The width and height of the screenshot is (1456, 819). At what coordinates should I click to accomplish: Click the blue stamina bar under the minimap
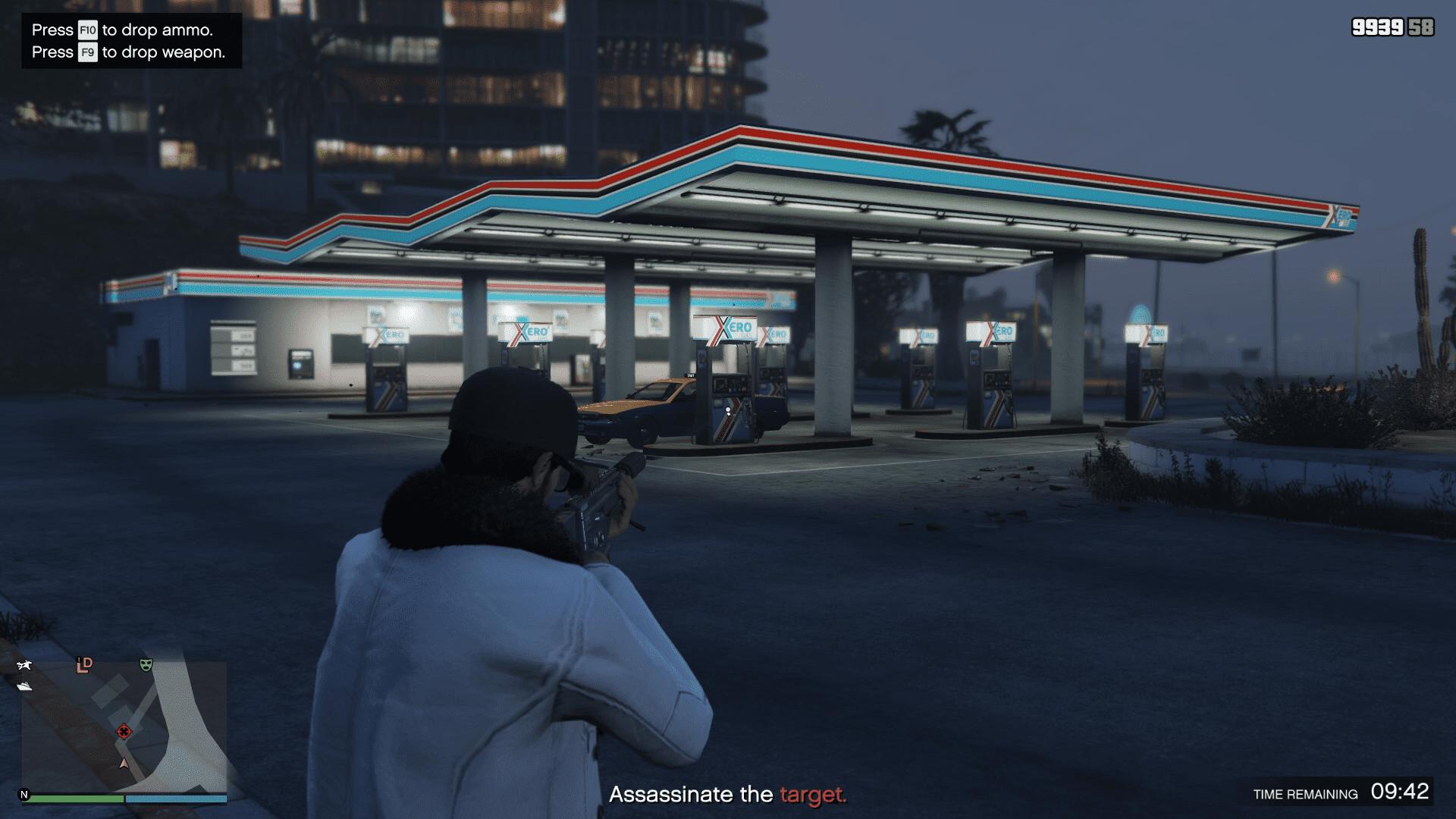177,798
